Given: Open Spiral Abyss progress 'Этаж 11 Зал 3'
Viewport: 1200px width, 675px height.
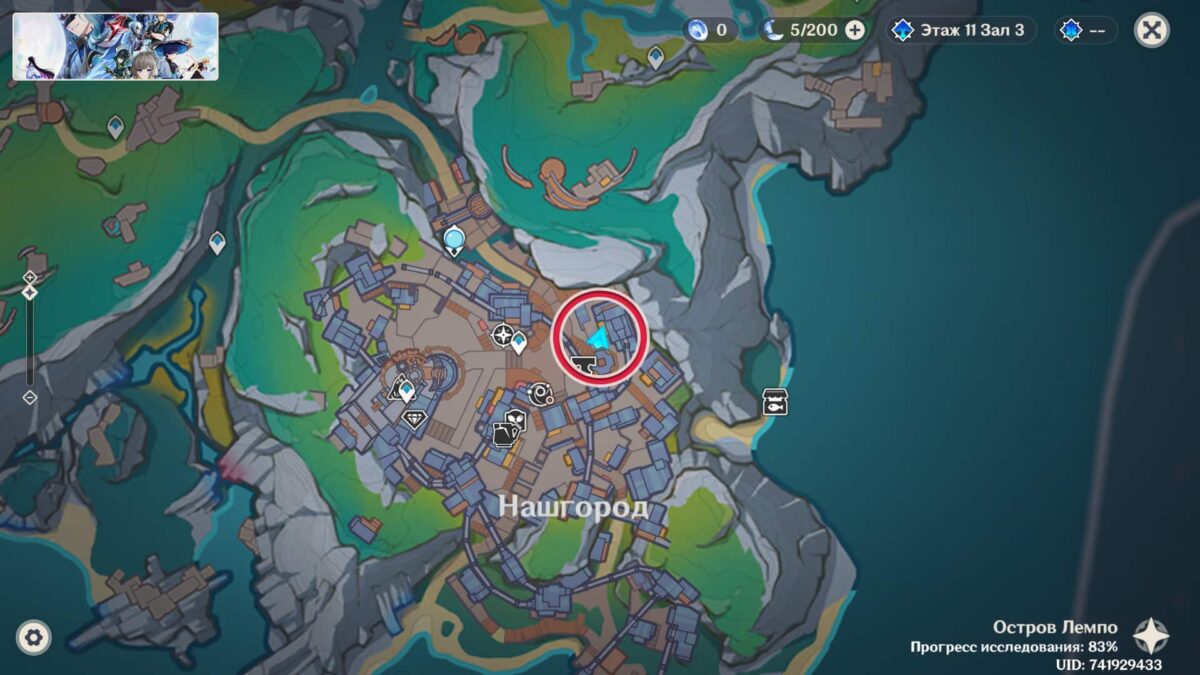Looking at the screenshot, I should [960, 30].
